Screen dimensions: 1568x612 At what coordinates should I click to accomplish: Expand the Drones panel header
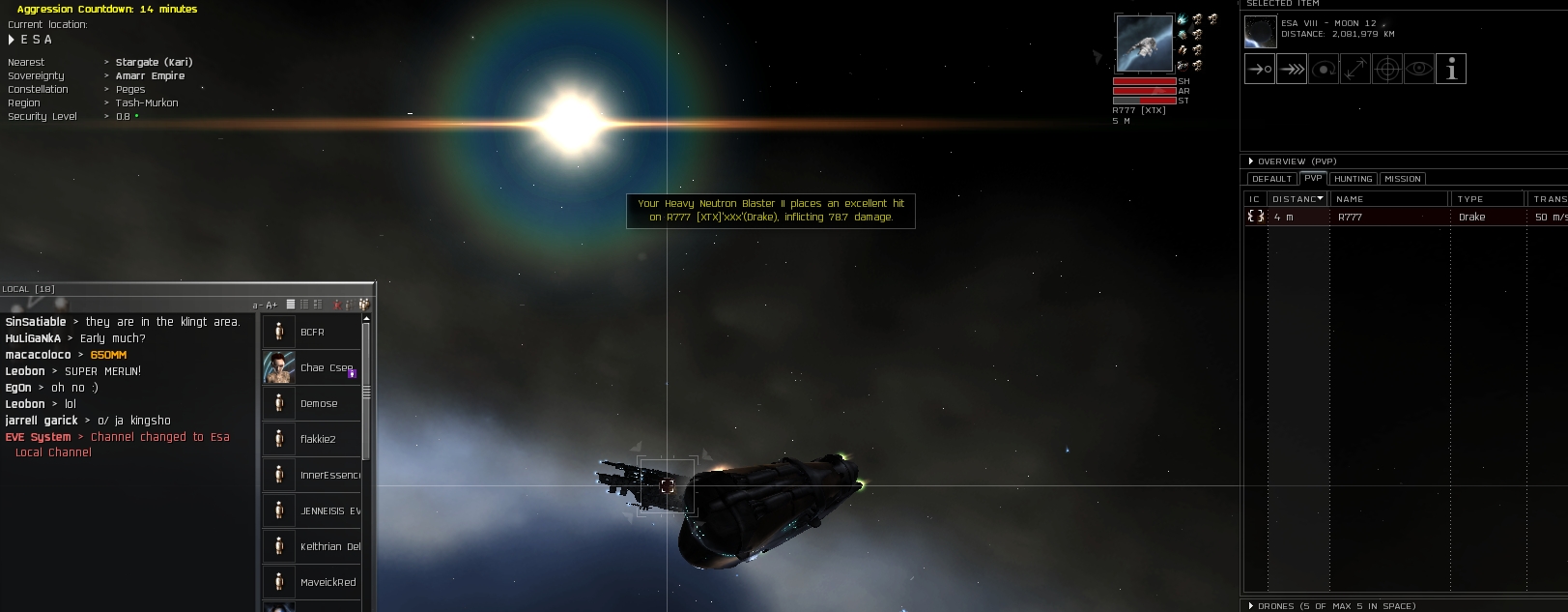click(x=1251, y=606)
